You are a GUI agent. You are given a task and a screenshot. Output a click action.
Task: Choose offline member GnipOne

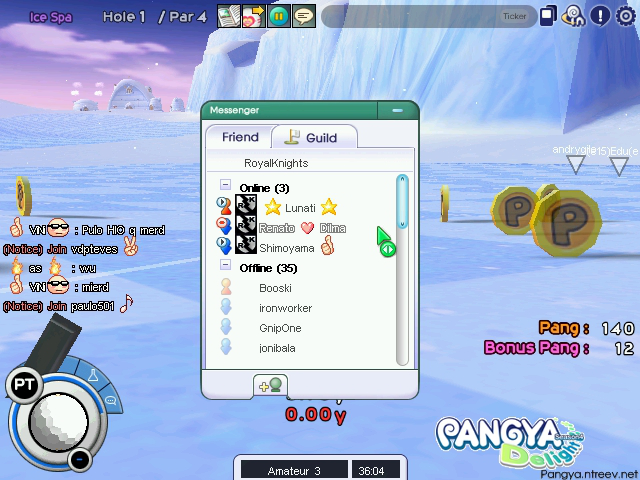[280, 328]
